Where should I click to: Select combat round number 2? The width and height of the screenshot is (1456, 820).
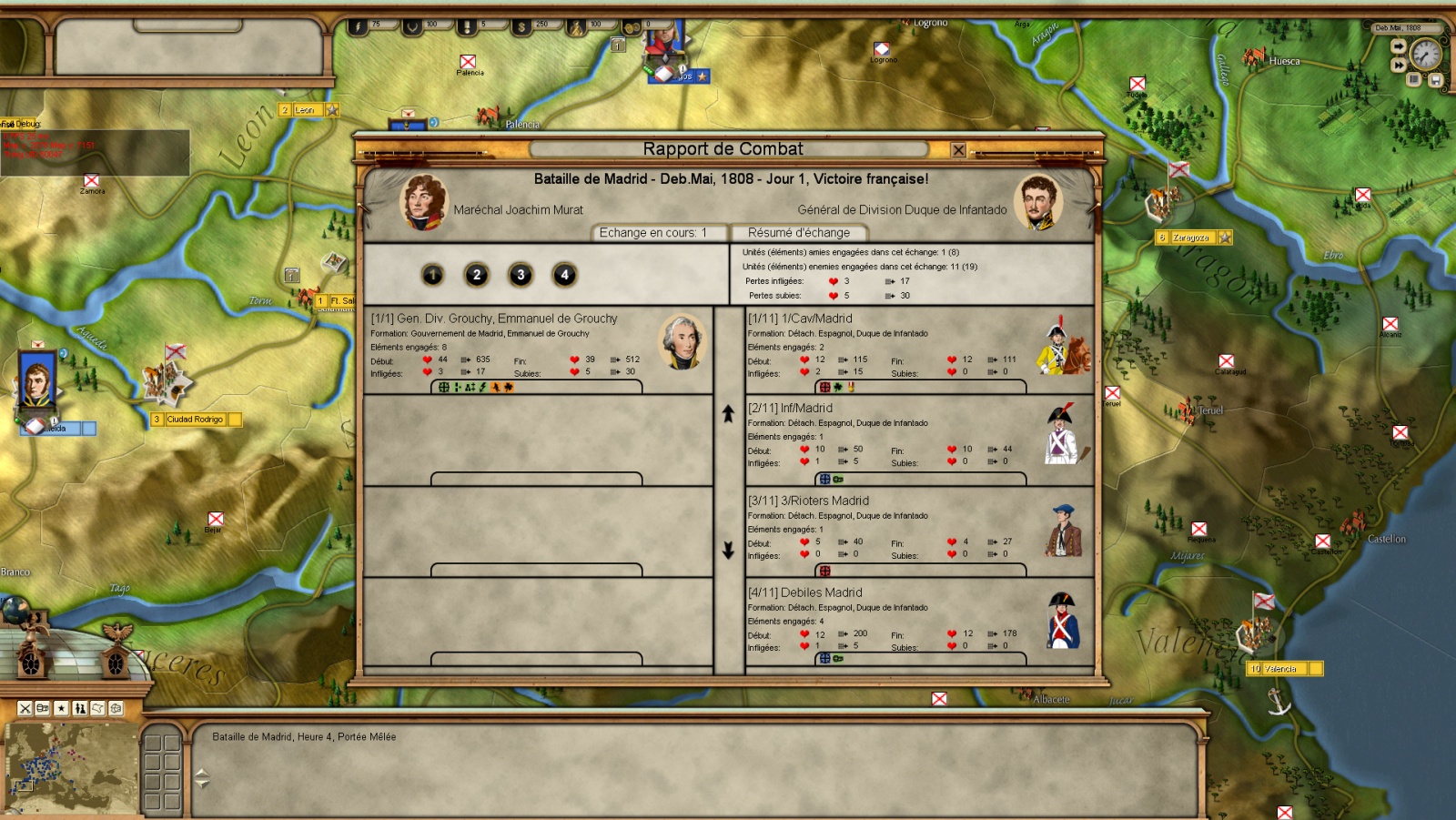[x=476, y=275]
